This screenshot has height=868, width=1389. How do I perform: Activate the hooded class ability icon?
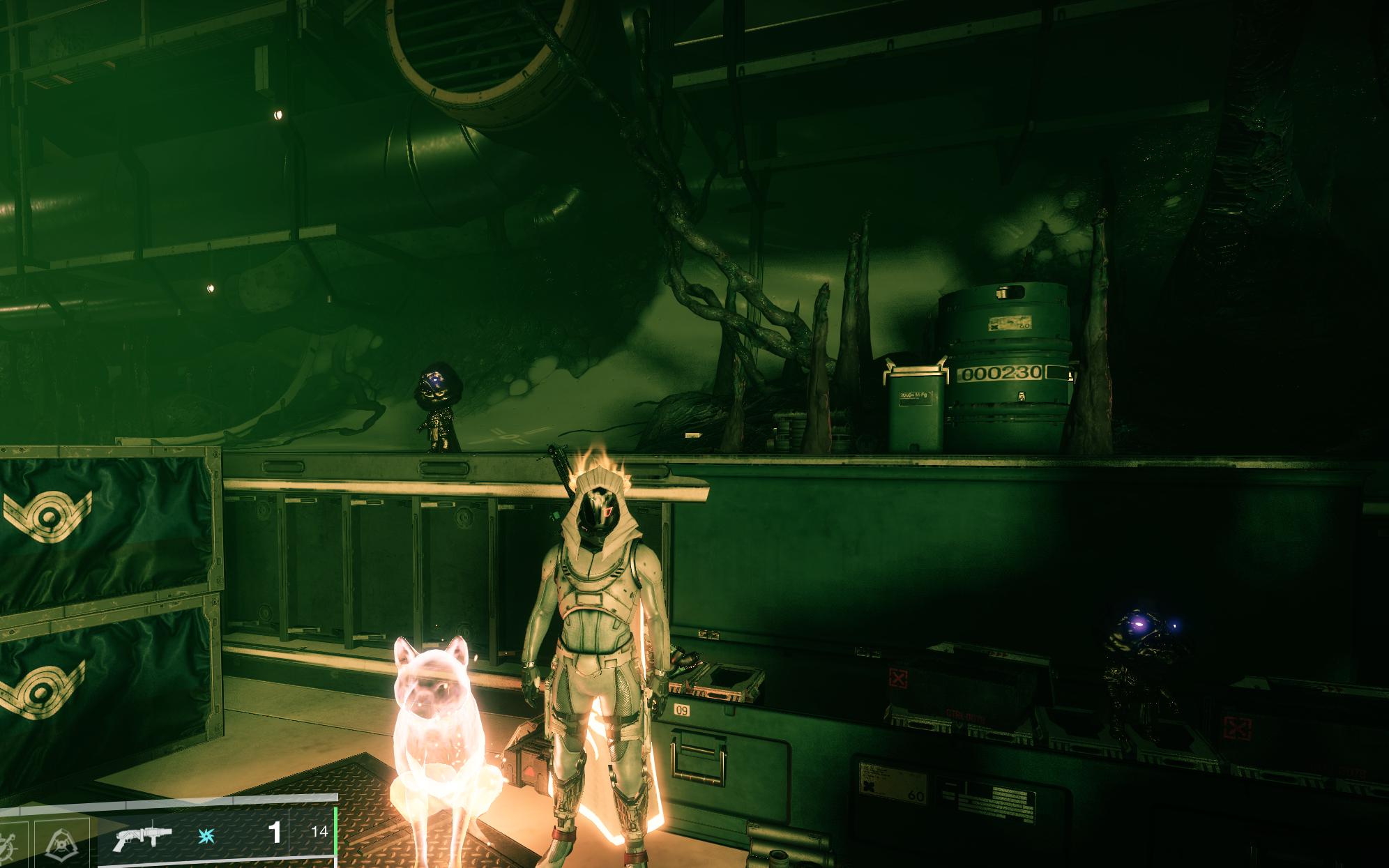tap(62, 844)
